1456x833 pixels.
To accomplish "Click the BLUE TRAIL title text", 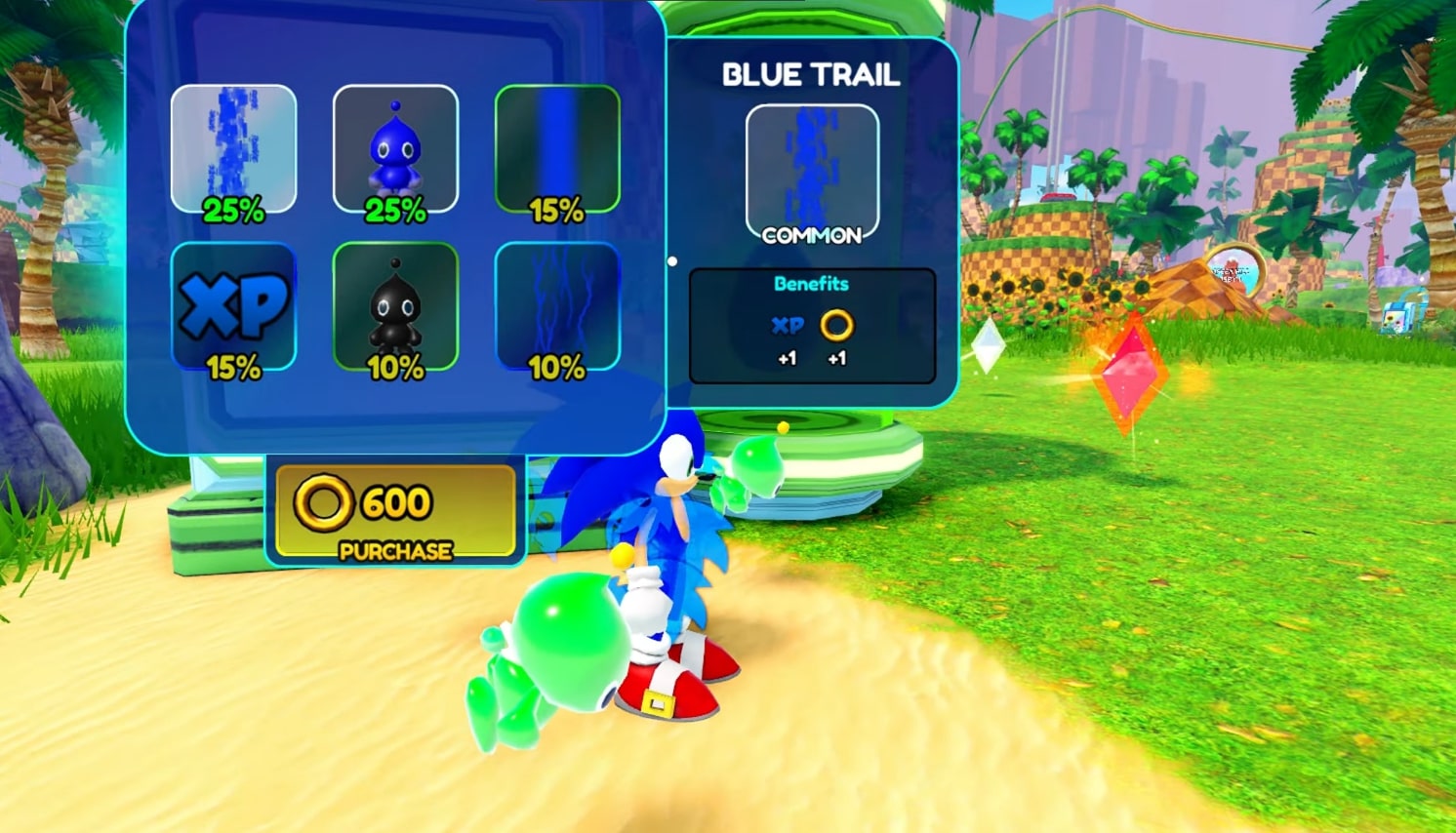I will (811, 76).
